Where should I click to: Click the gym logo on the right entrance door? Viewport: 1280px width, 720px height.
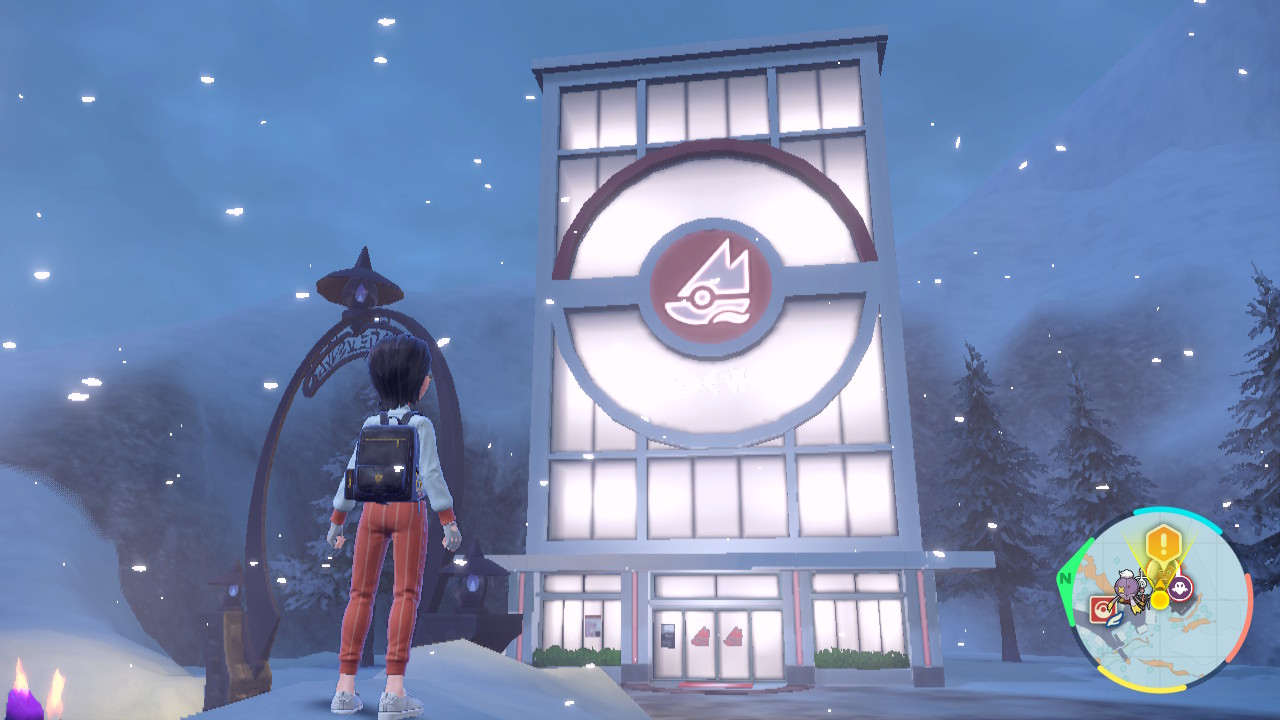734,637
